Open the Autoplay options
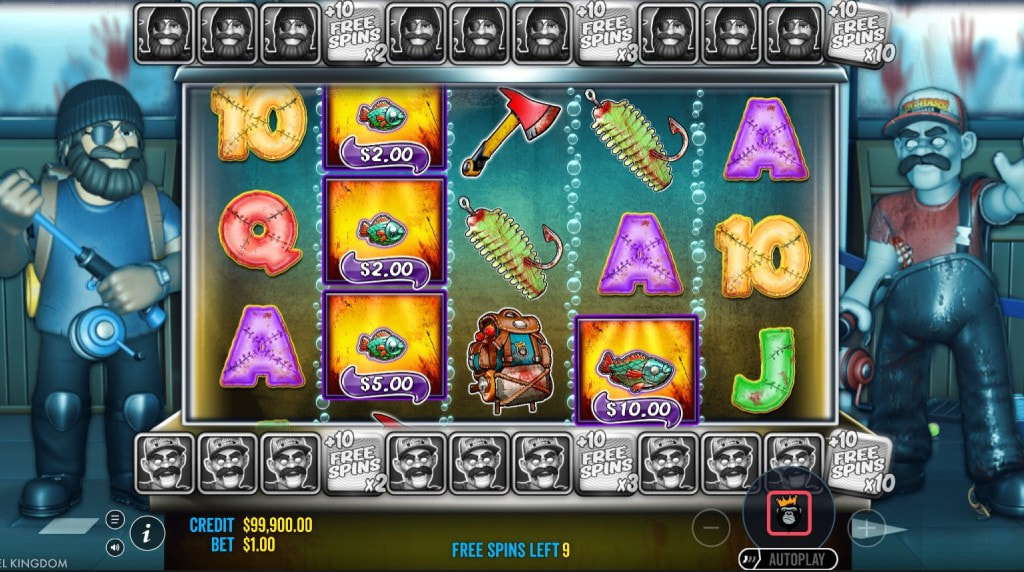 point(788,559)
